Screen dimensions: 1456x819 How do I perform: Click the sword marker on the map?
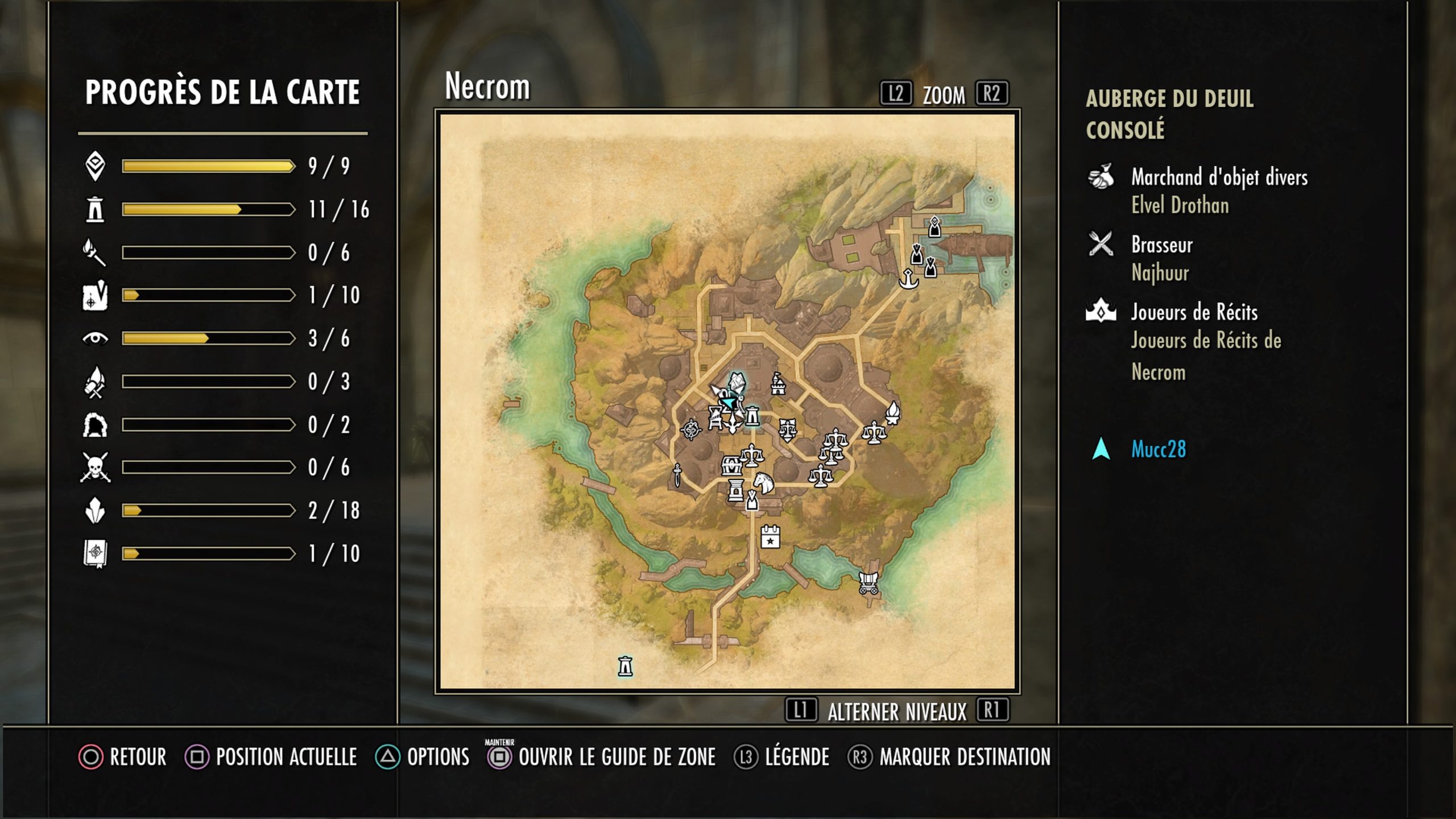tap(677, 475)
